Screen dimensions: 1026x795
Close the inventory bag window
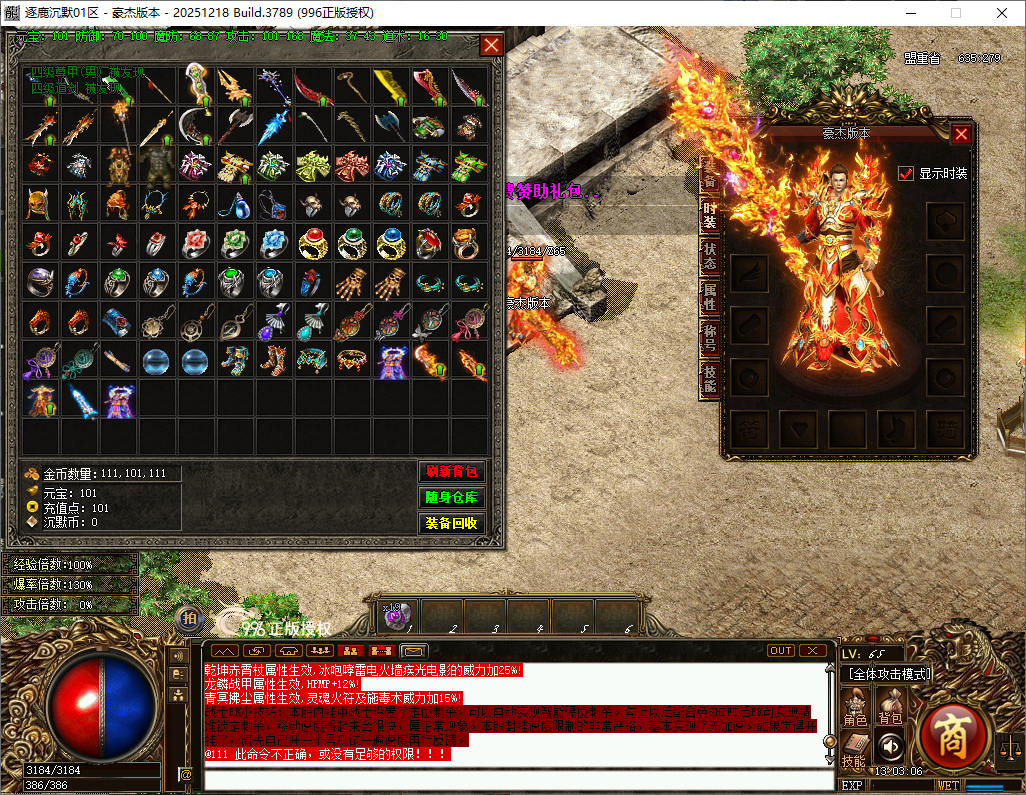pyautogui.click(x=491, y=45)
